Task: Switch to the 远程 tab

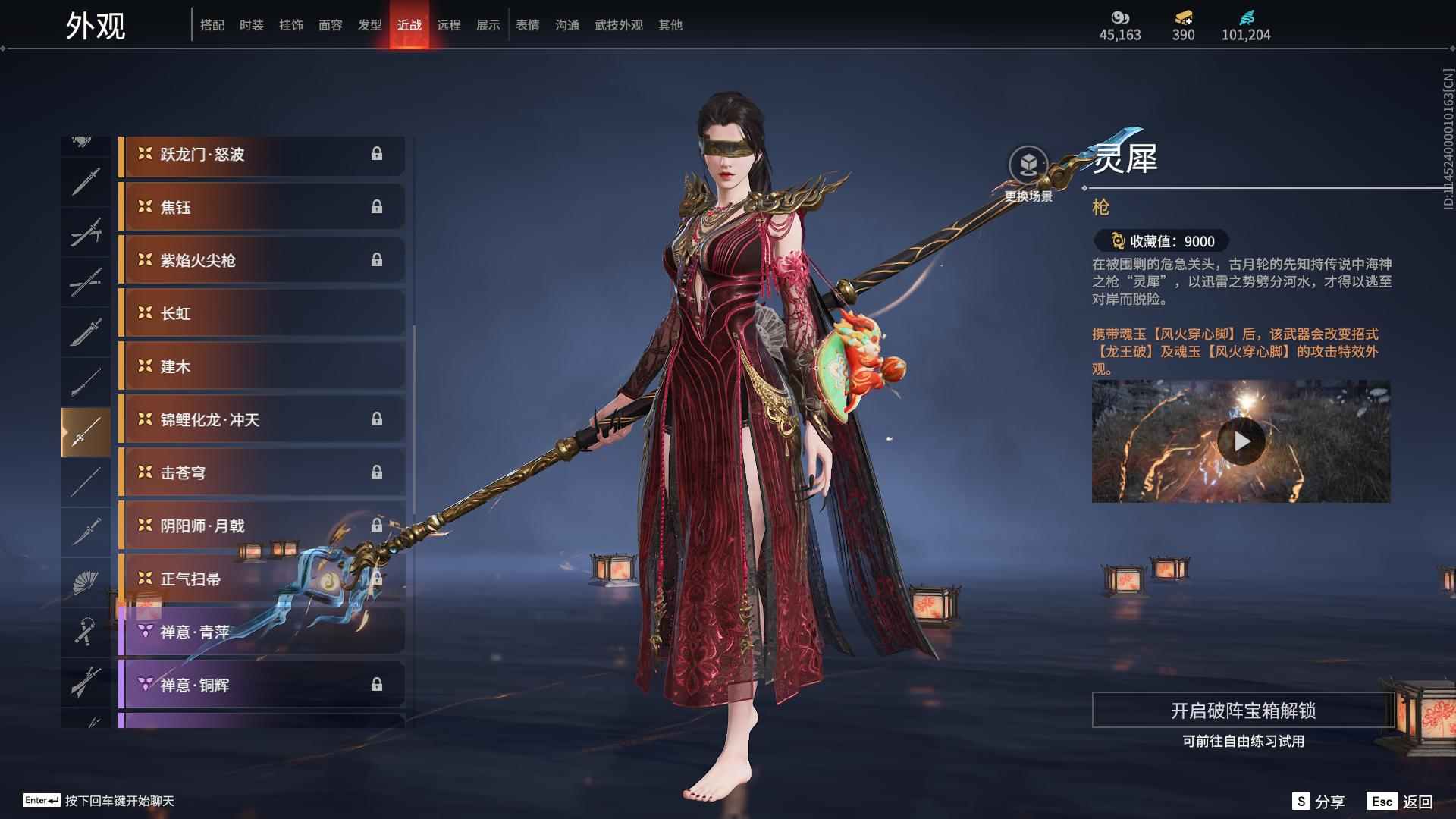Action: (448, 25)
